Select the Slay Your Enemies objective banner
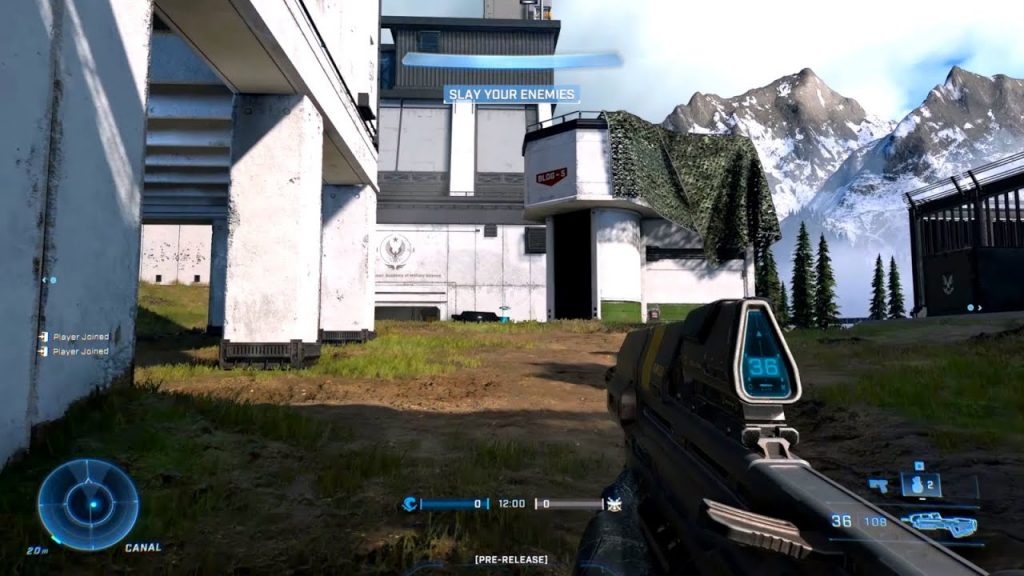 [512, 94]
